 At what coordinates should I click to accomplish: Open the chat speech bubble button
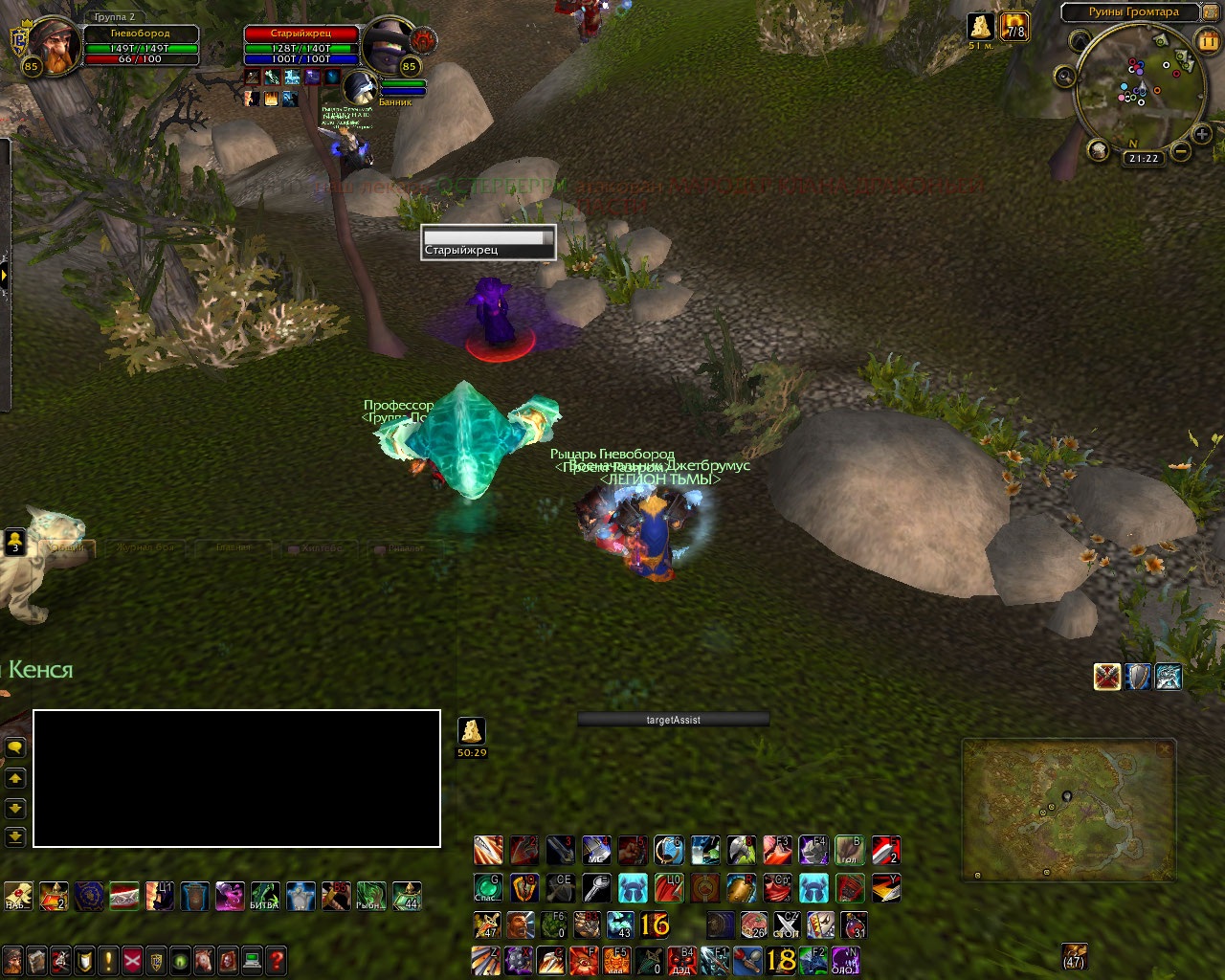pos(15,747)
